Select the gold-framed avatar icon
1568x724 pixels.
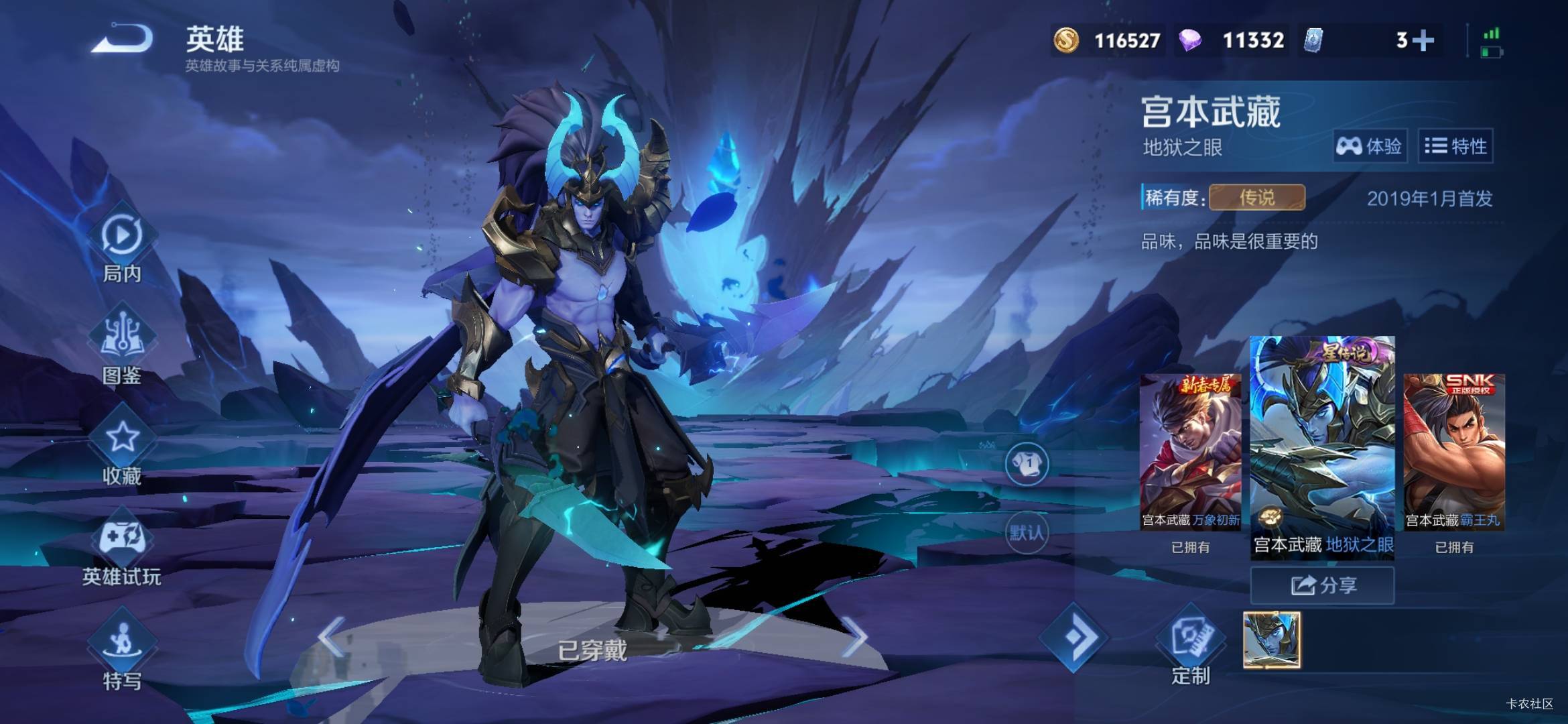pos(1271,640)
